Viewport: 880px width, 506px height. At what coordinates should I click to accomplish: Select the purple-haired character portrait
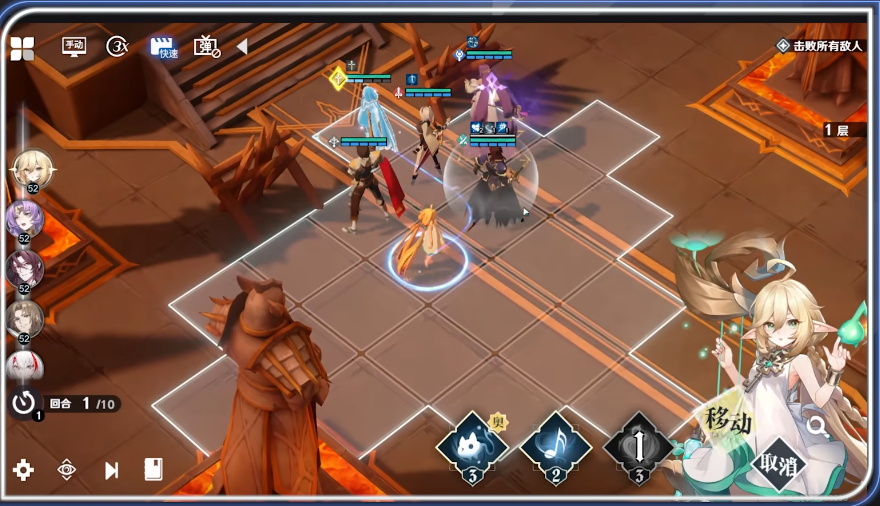(x=23, y=219)
